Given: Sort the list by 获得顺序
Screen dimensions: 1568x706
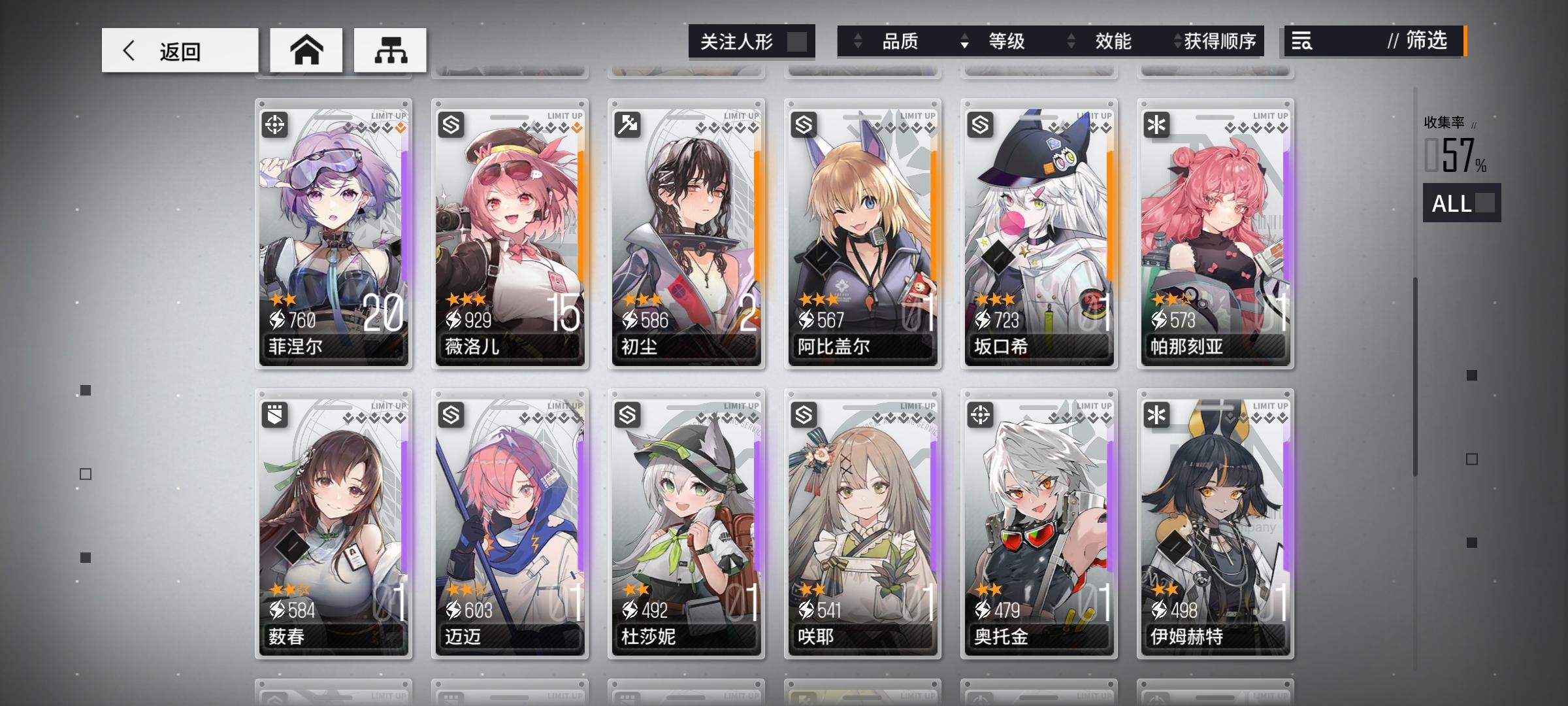Looking at the screenshot, I should [1217, 41].
